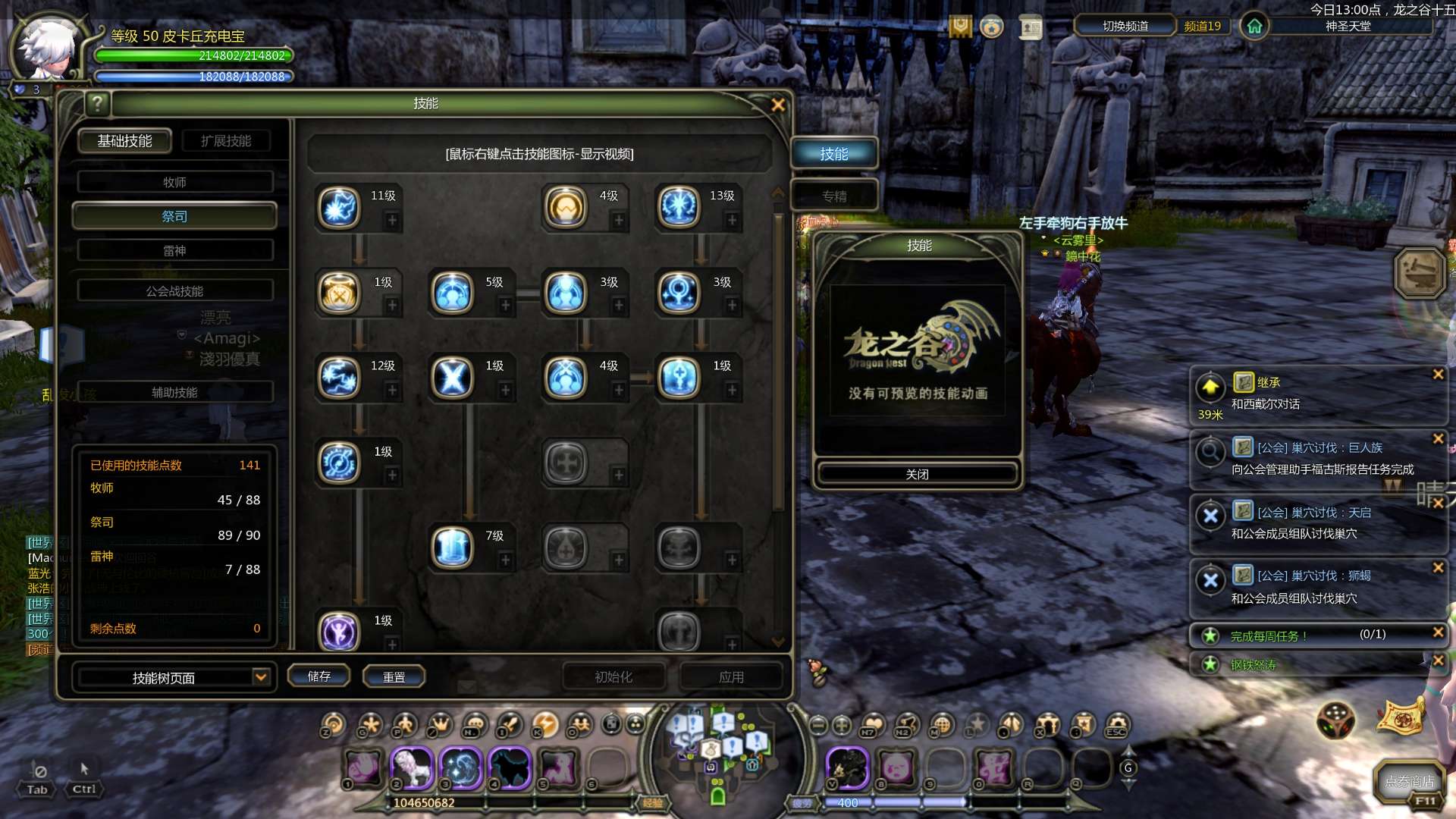Select the 雷神 class skill tree
The width and height of the screenshot is (1456, 819).
click(x=174, y=250)
